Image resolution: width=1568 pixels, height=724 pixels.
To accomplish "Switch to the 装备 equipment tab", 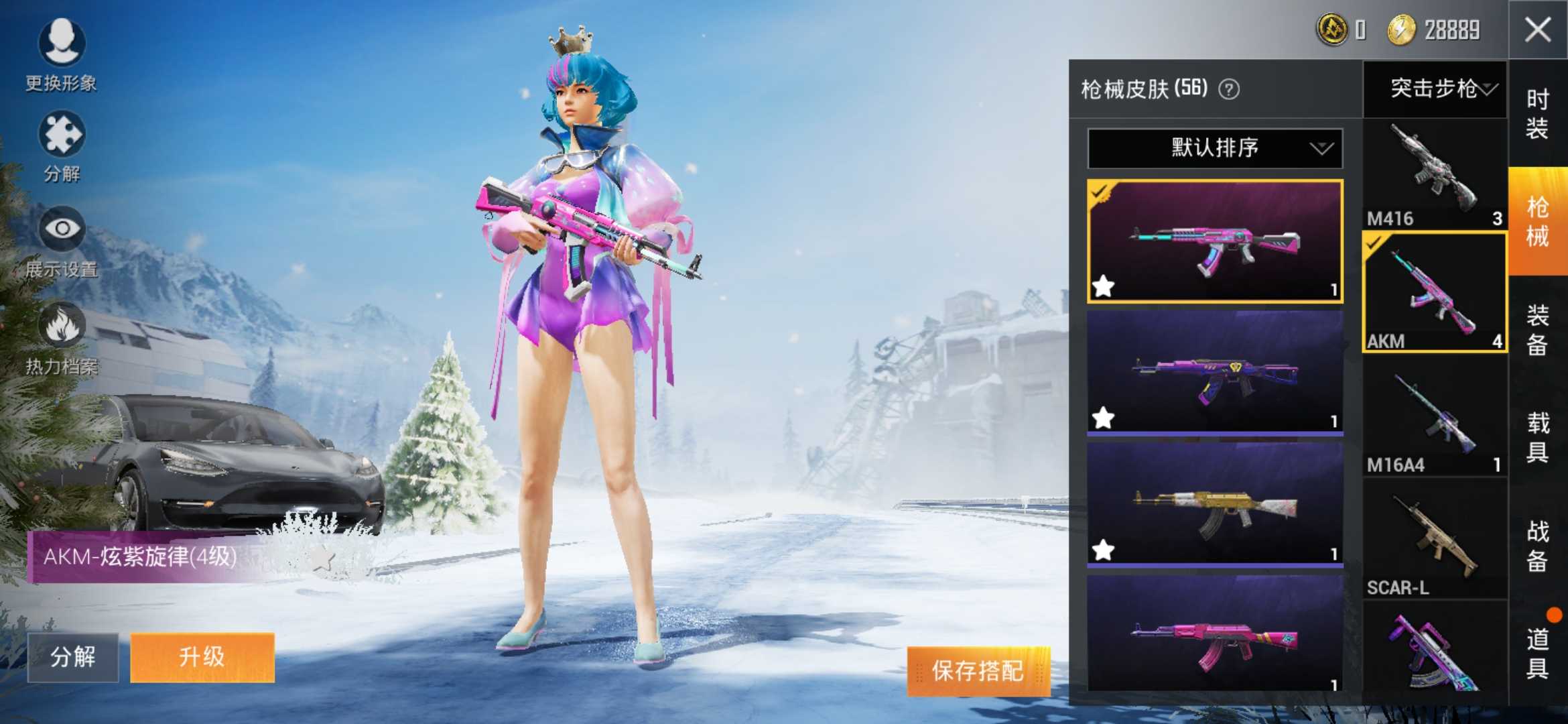I will click(1537, 329).
